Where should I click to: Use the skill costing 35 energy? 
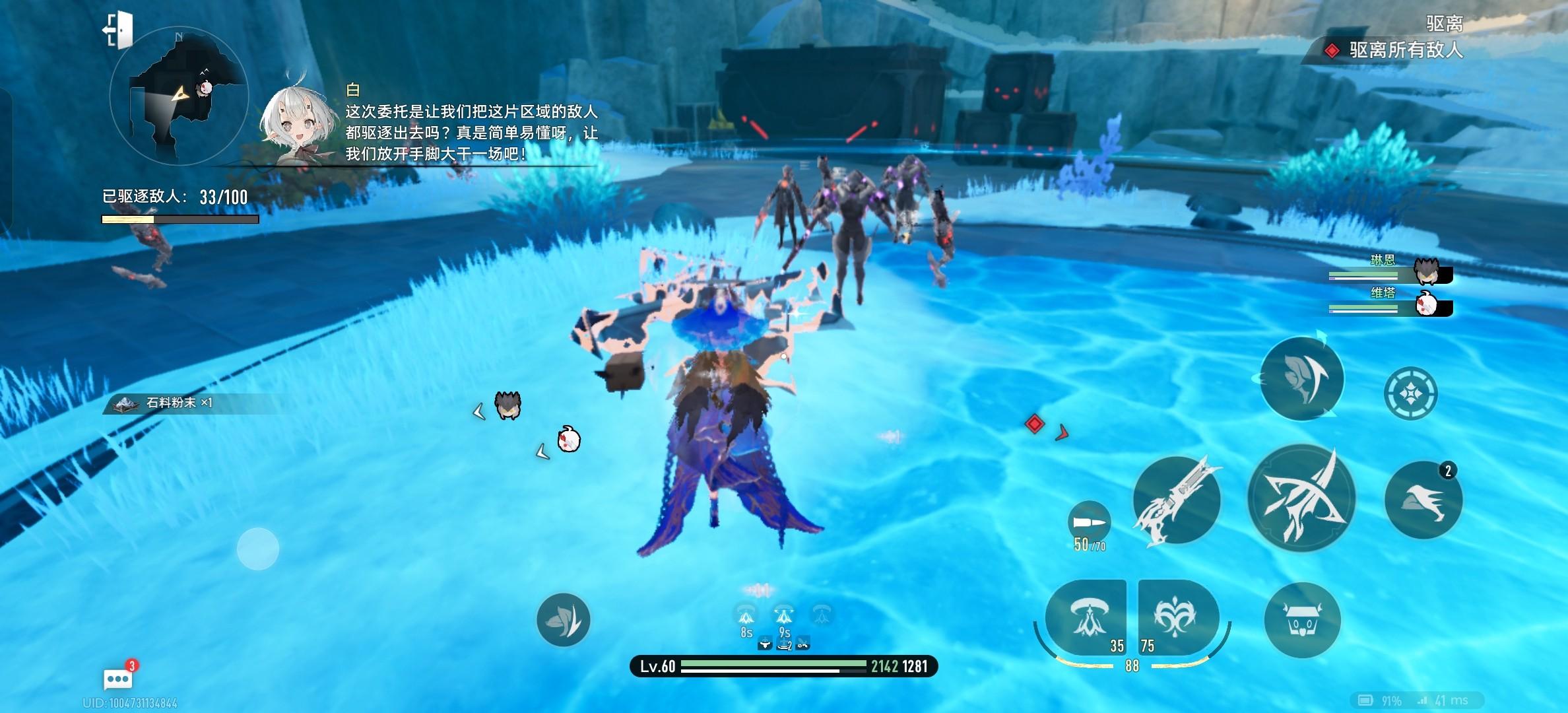(x=1087, y=619)
